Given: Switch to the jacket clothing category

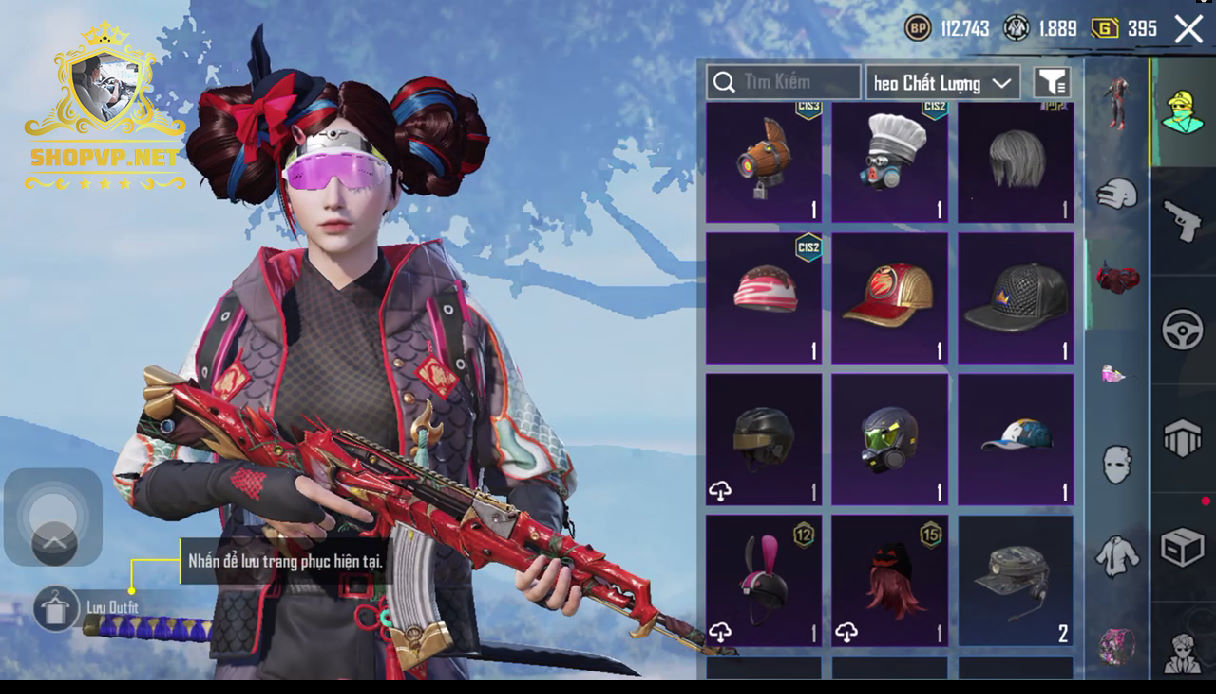Looking at the screenshot, I should [x=1116, y=556].
